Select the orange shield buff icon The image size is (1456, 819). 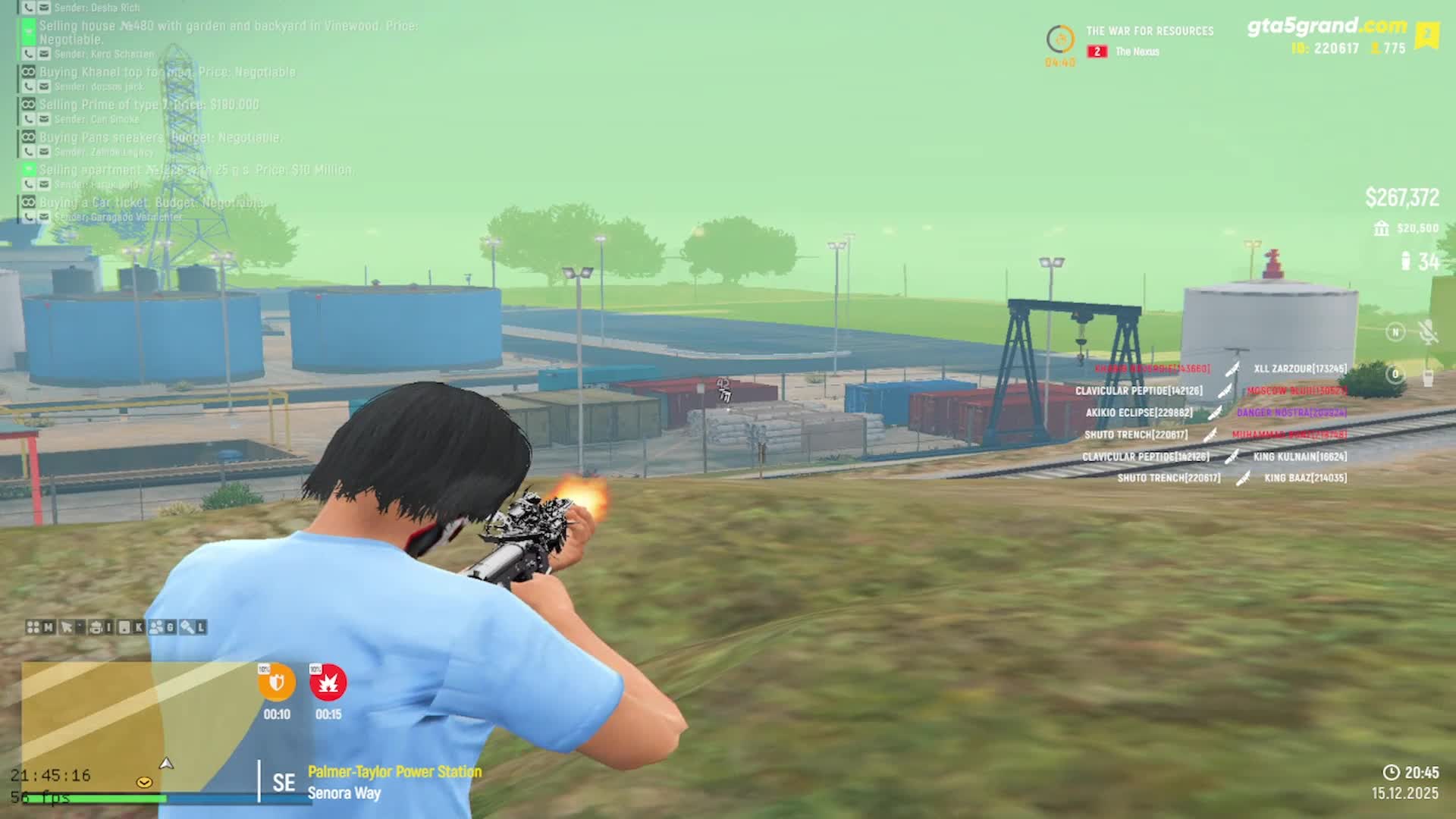[277, 683]
